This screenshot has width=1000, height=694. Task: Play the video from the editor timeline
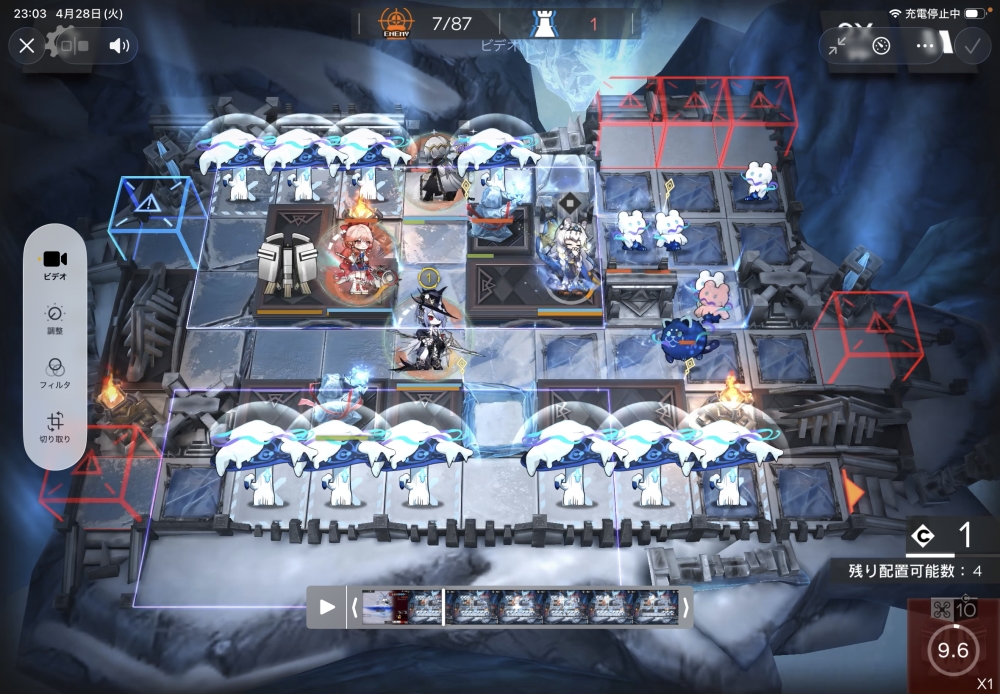326,607
